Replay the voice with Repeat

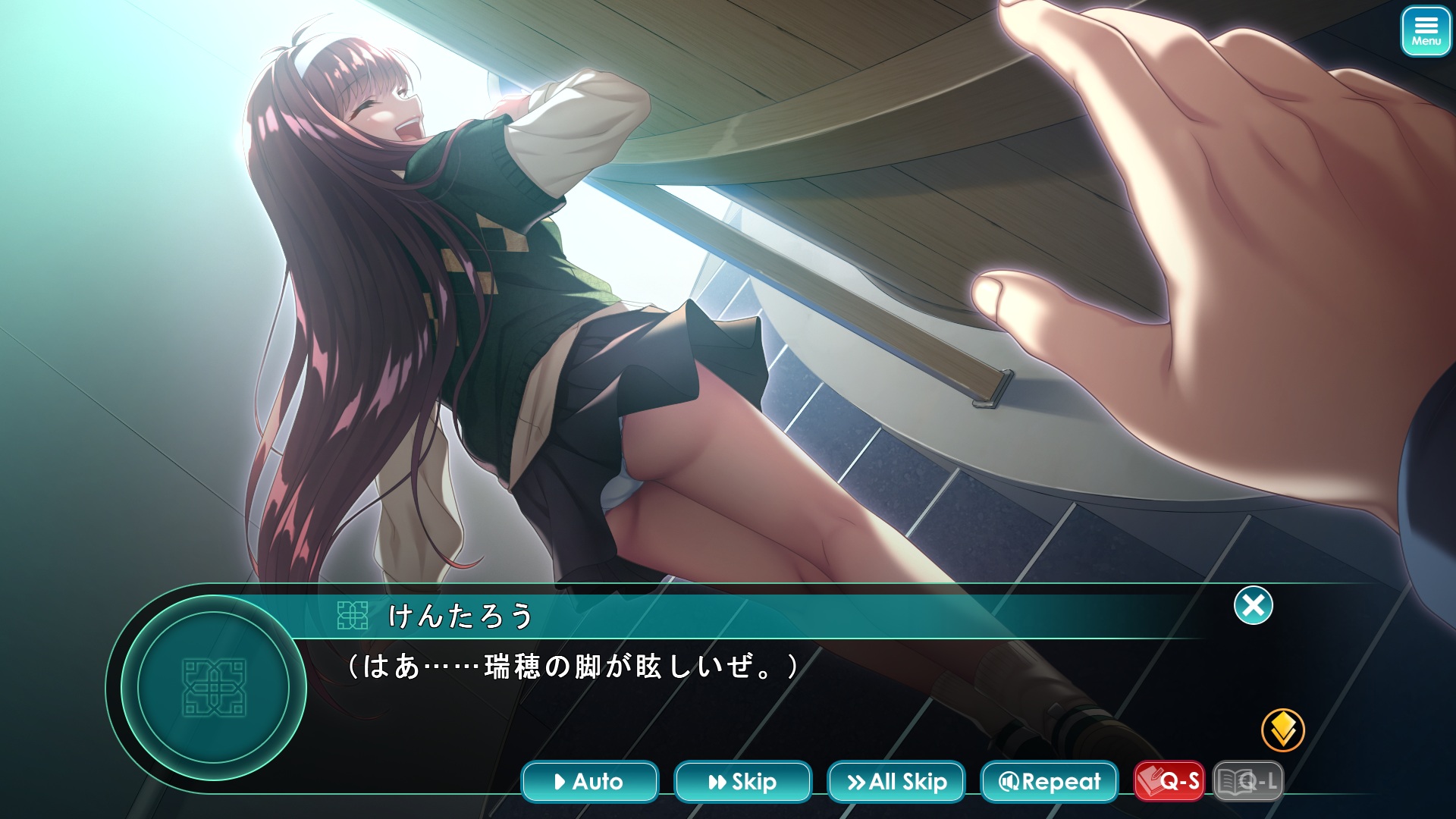click(1049, 781)
